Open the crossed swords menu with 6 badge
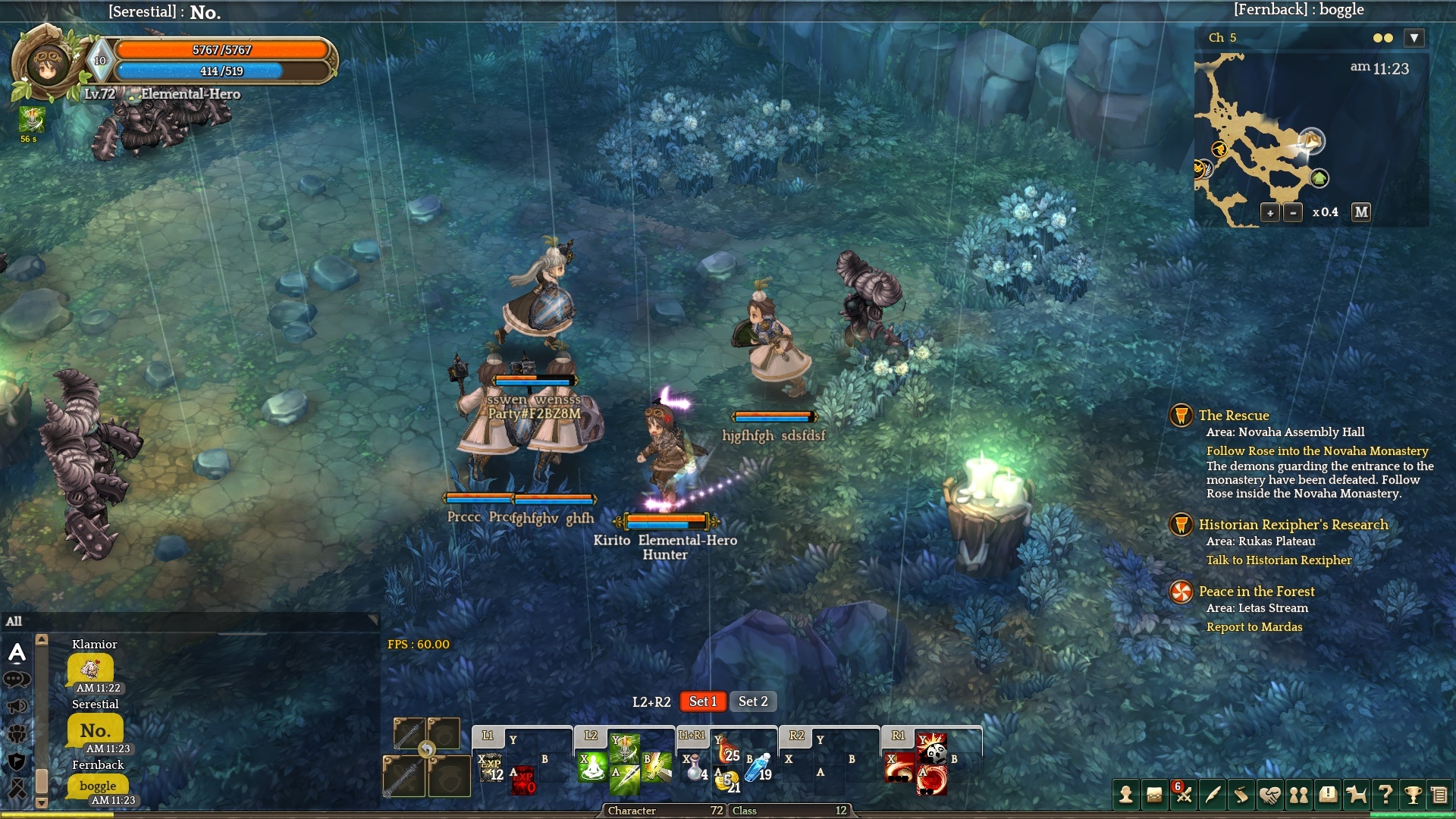The width and height of the screenshot is (1456, 819). click(x=1183, y=795)
